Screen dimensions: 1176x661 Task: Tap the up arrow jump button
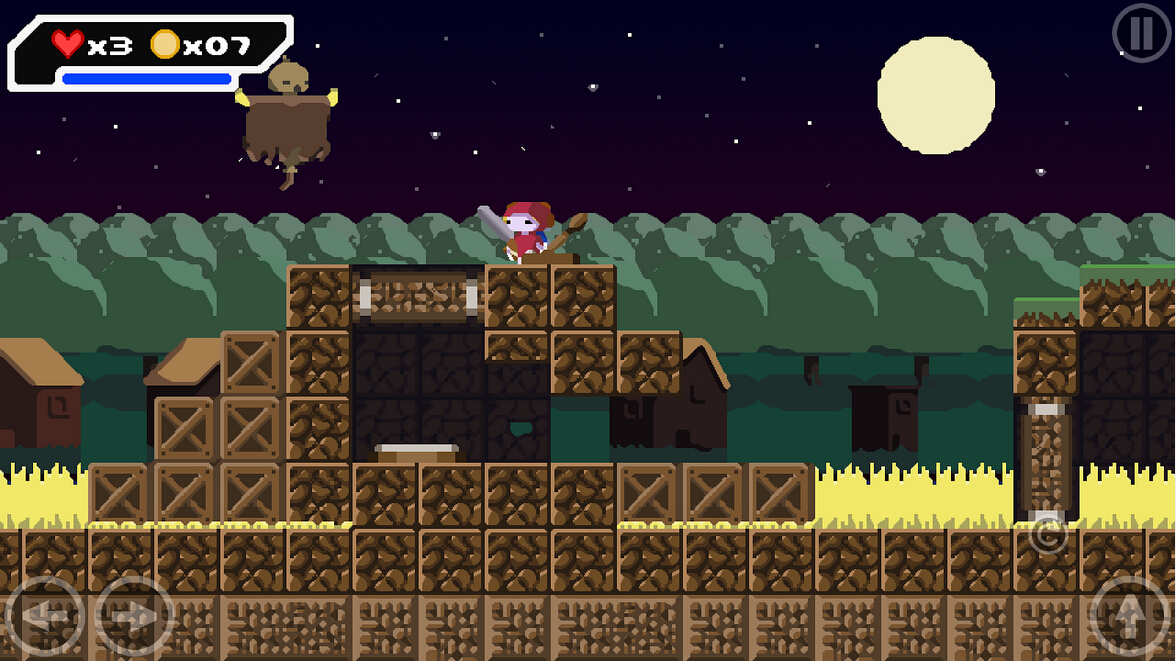1129,616
